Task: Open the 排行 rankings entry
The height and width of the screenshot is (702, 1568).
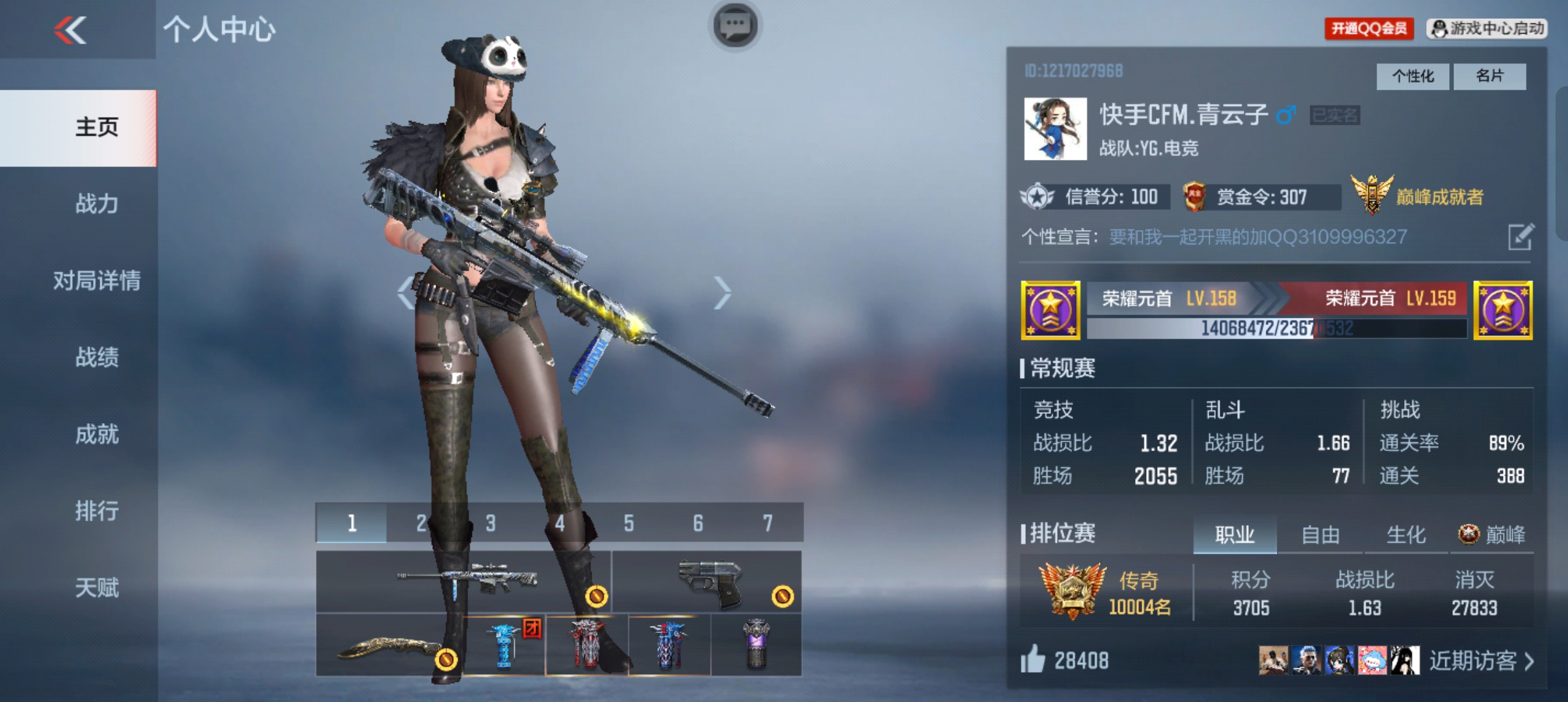Action: pos(96,511)
